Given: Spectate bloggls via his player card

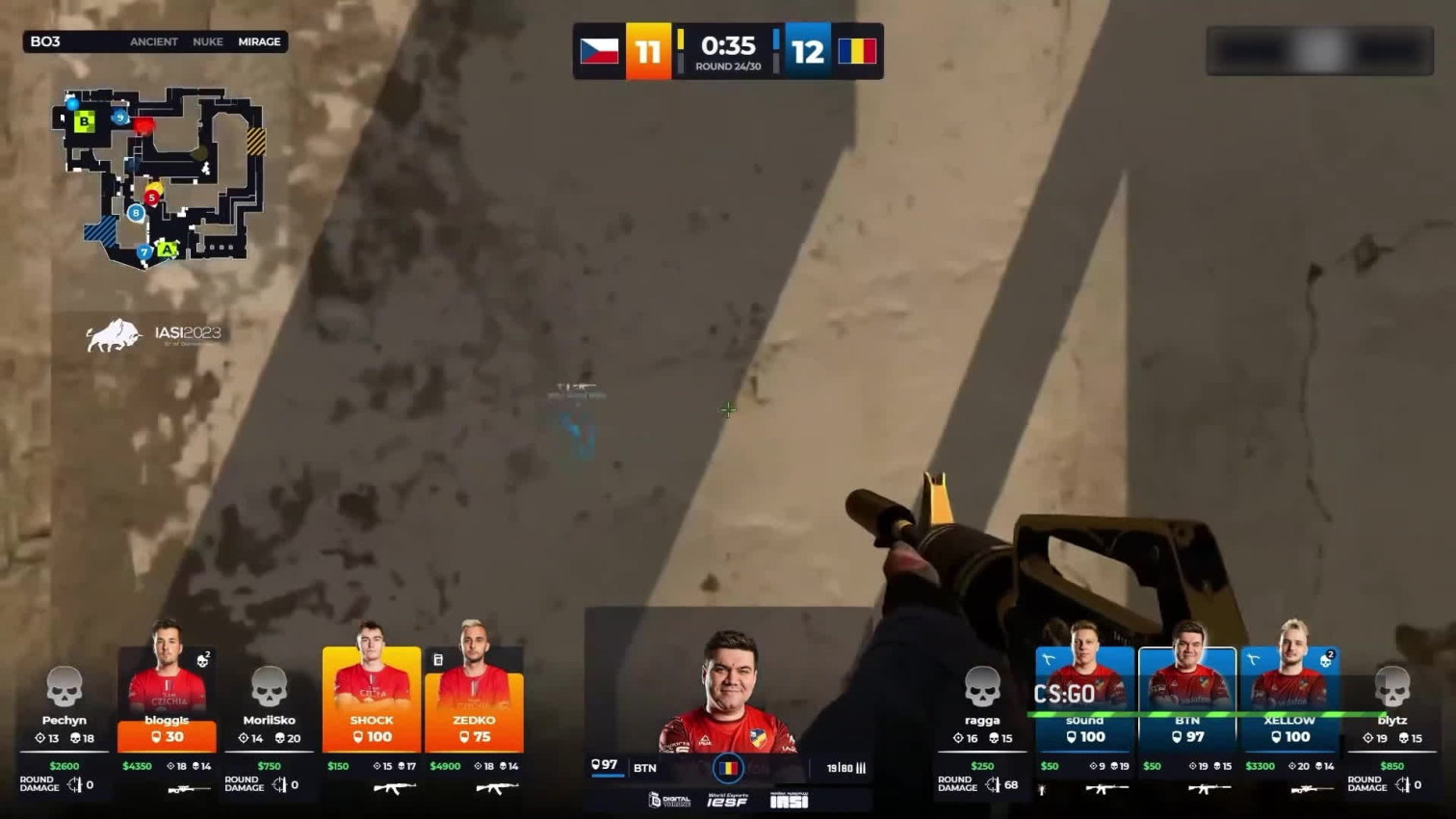Looking at the screenshot, I should [x=167, y=699].
